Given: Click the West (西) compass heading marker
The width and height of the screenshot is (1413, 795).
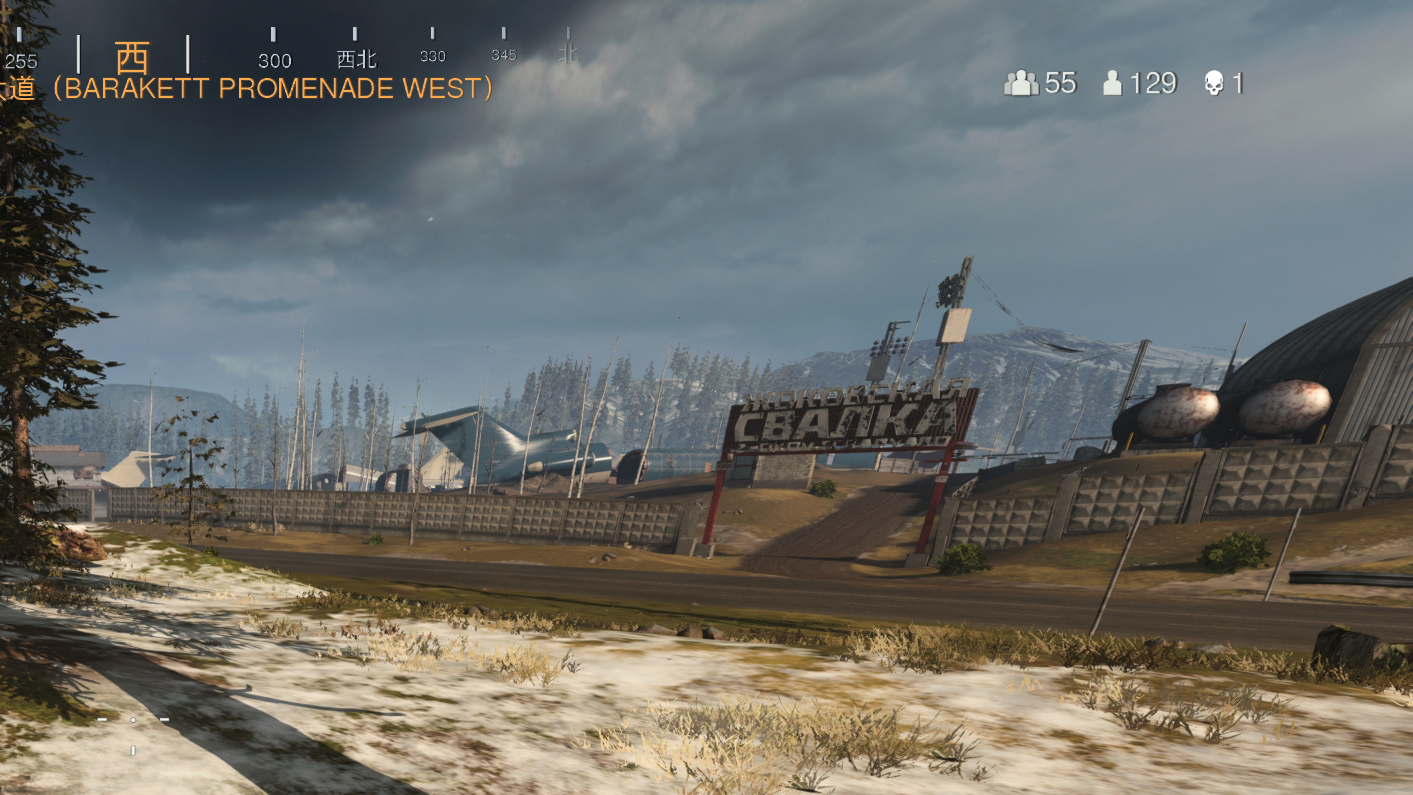Looking at the screenshot, I should [x=132, y=57].
